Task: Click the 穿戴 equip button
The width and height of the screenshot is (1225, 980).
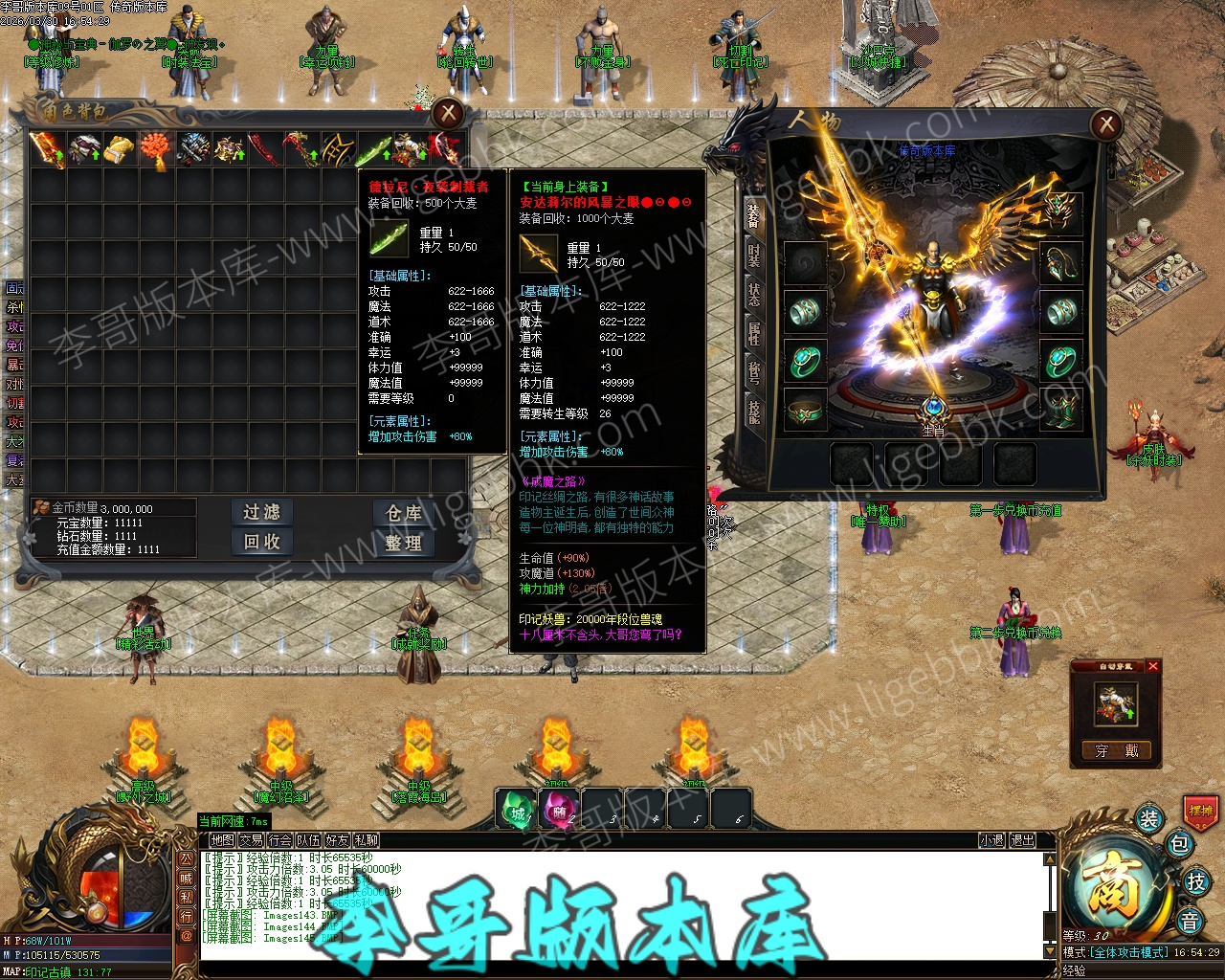Action: 1116,751
